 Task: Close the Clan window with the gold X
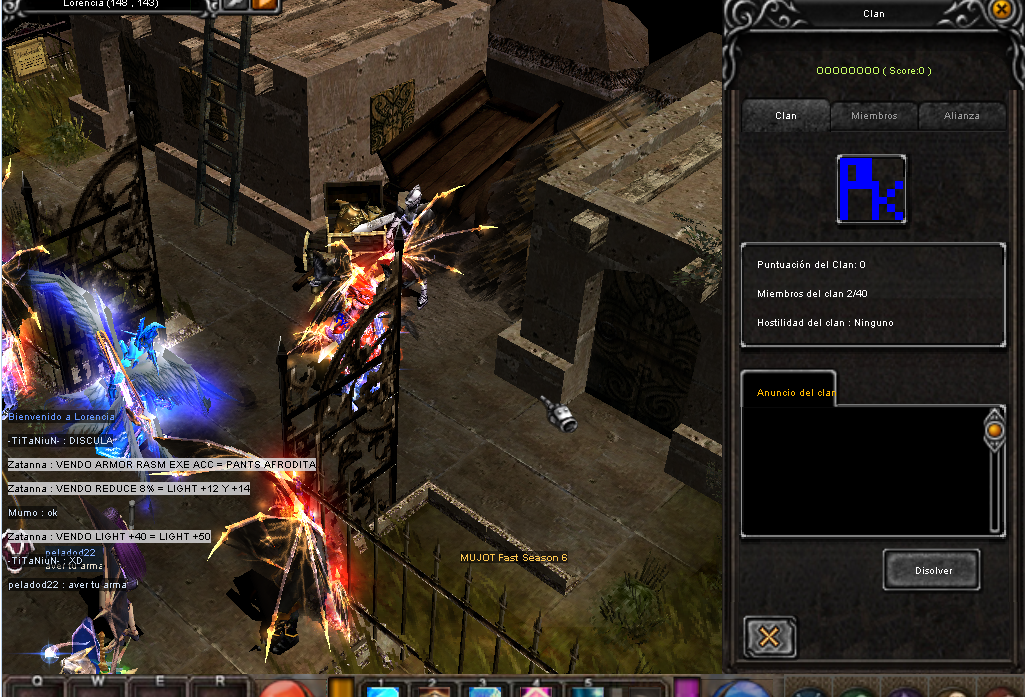(1001, 10)
